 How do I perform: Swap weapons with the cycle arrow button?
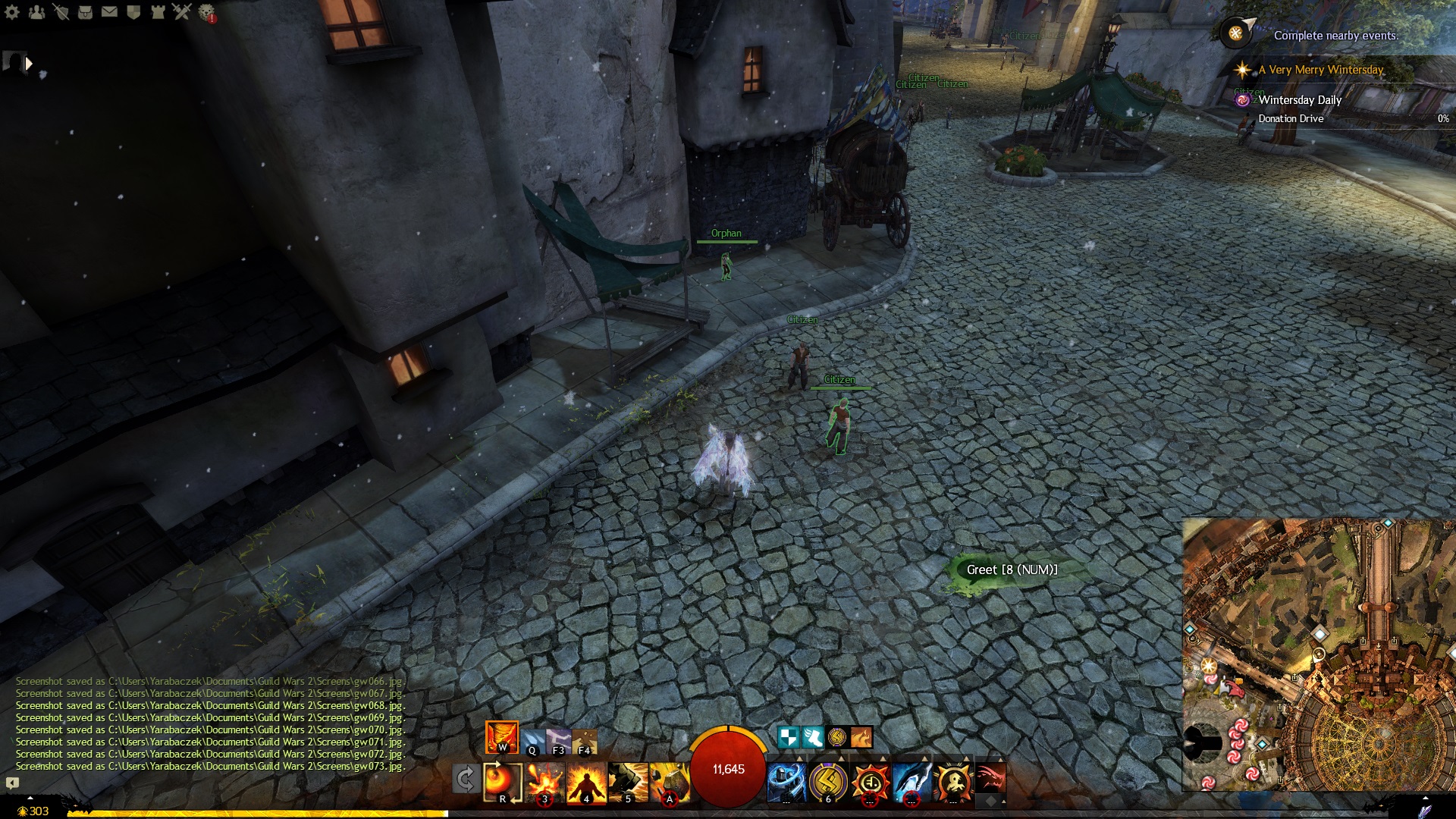click(465, 779)
